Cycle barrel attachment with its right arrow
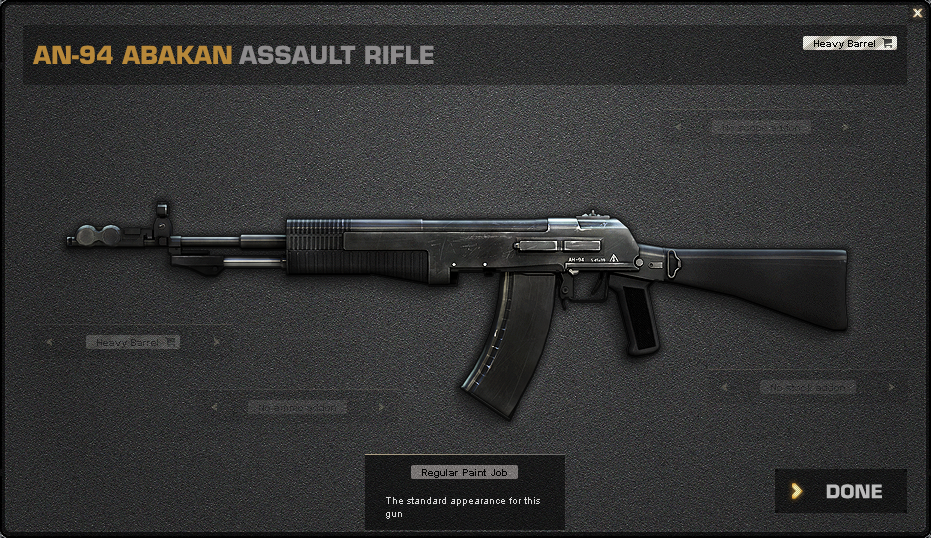This screenshot has height=538, width=931. click(x=219, y=342)
